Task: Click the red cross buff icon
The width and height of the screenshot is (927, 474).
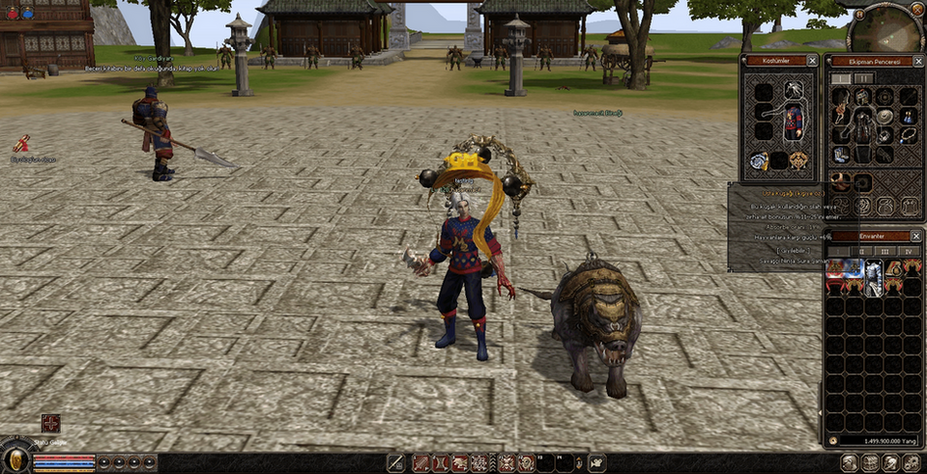Action: pos(50,423)
